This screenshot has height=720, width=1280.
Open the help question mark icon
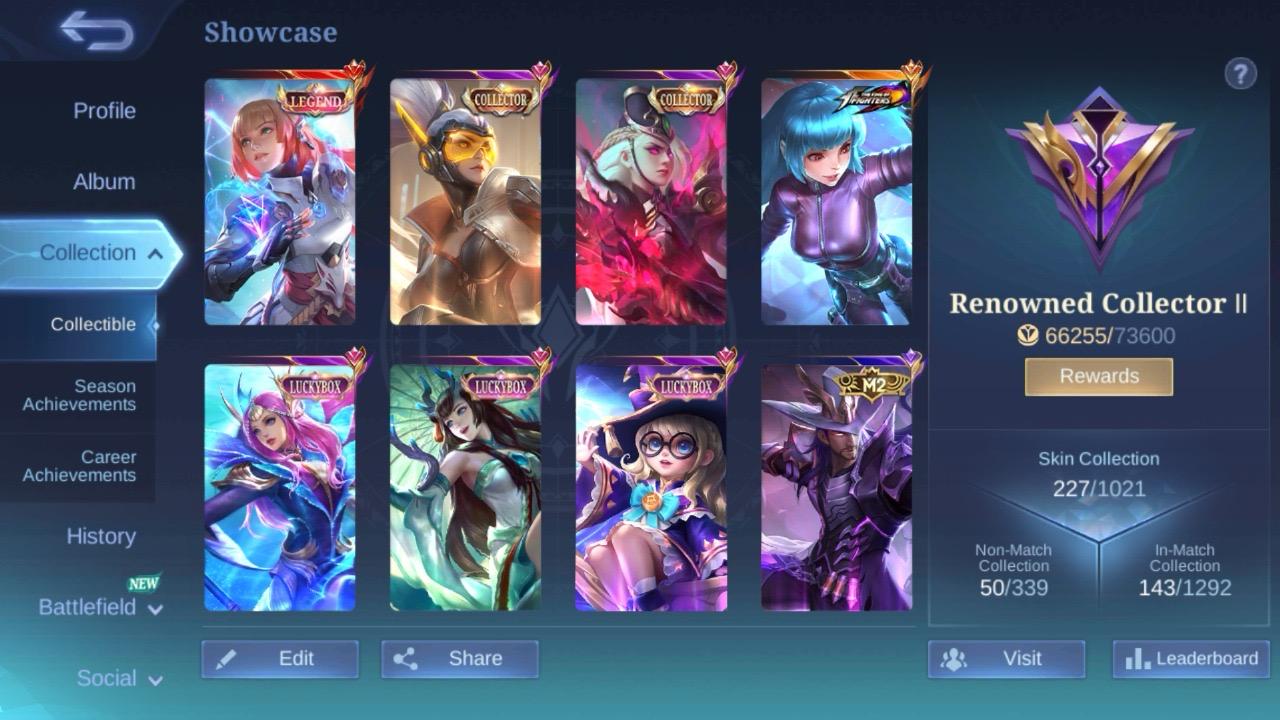coord(1241,73)
